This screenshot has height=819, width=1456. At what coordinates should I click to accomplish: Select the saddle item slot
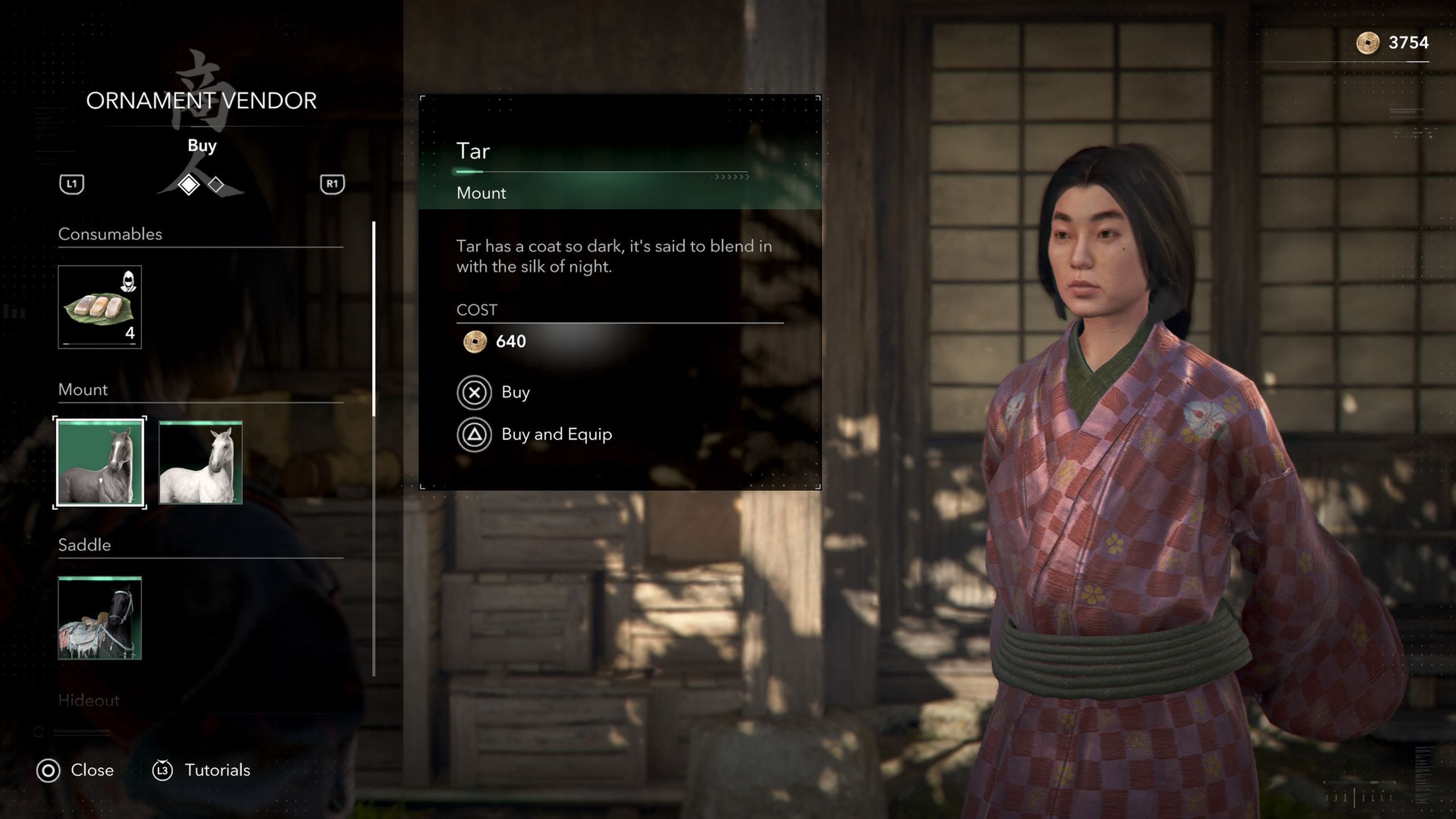pyautogui.click(x=100, y=618)
